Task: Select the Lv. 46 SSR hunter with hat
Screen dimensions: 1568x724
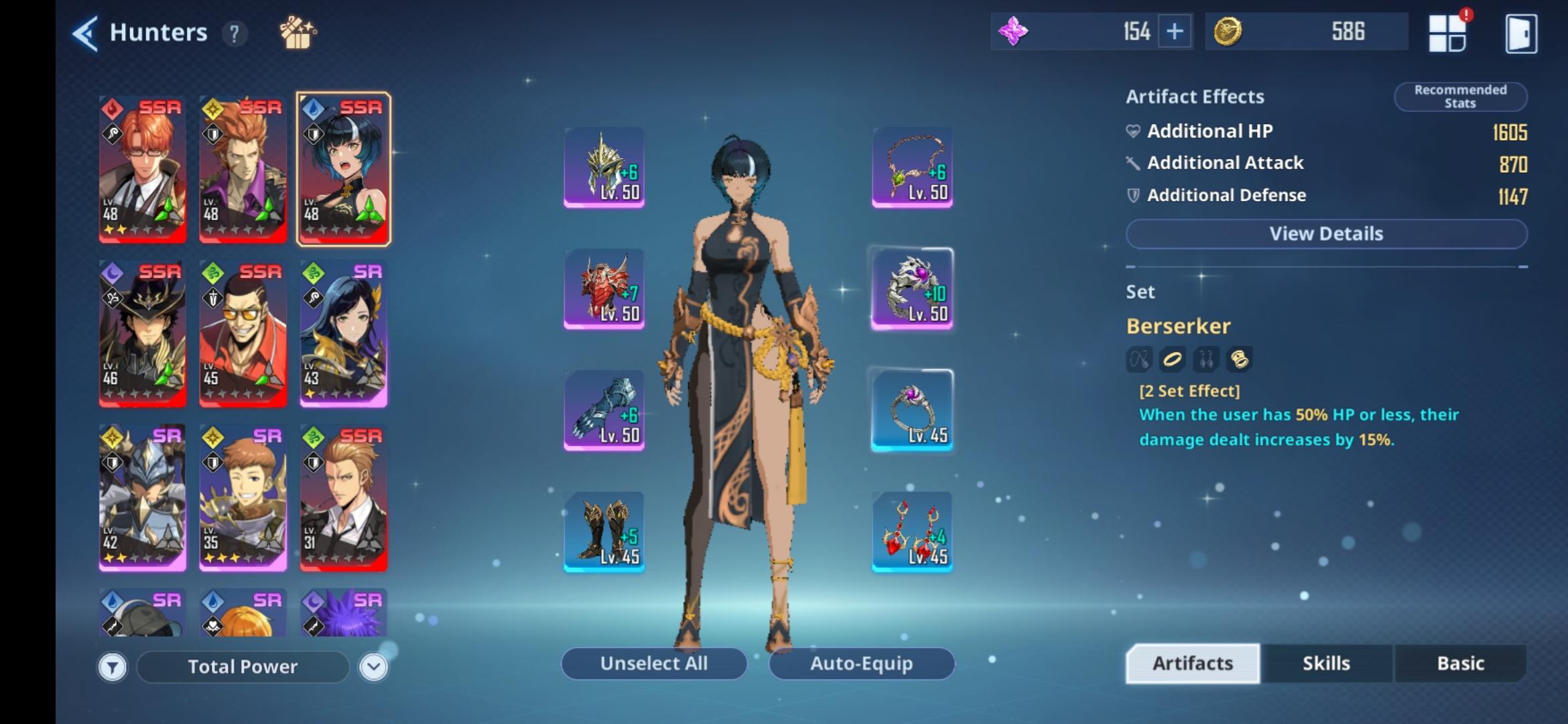Action: 143,333
